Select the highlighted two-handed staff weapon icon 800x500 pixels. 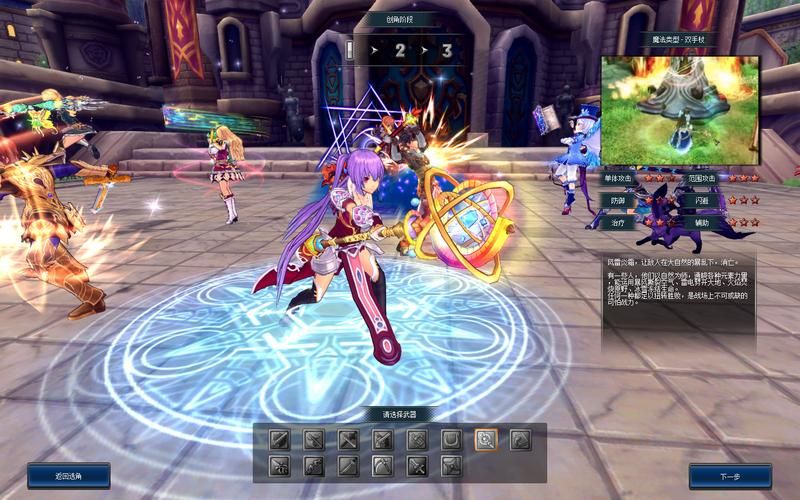[x=486, y=440]
